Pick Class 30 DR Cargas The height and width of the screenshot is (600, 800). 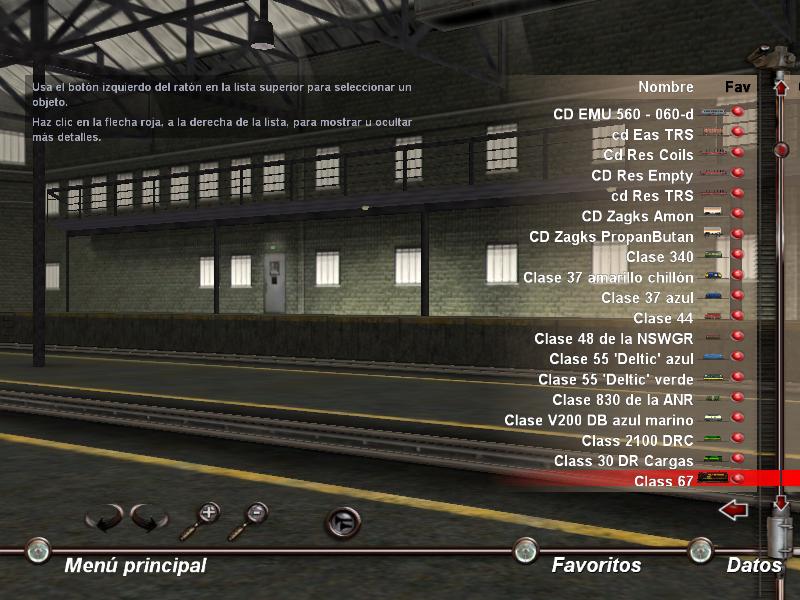pyautogui.click(x=623, y=461)
